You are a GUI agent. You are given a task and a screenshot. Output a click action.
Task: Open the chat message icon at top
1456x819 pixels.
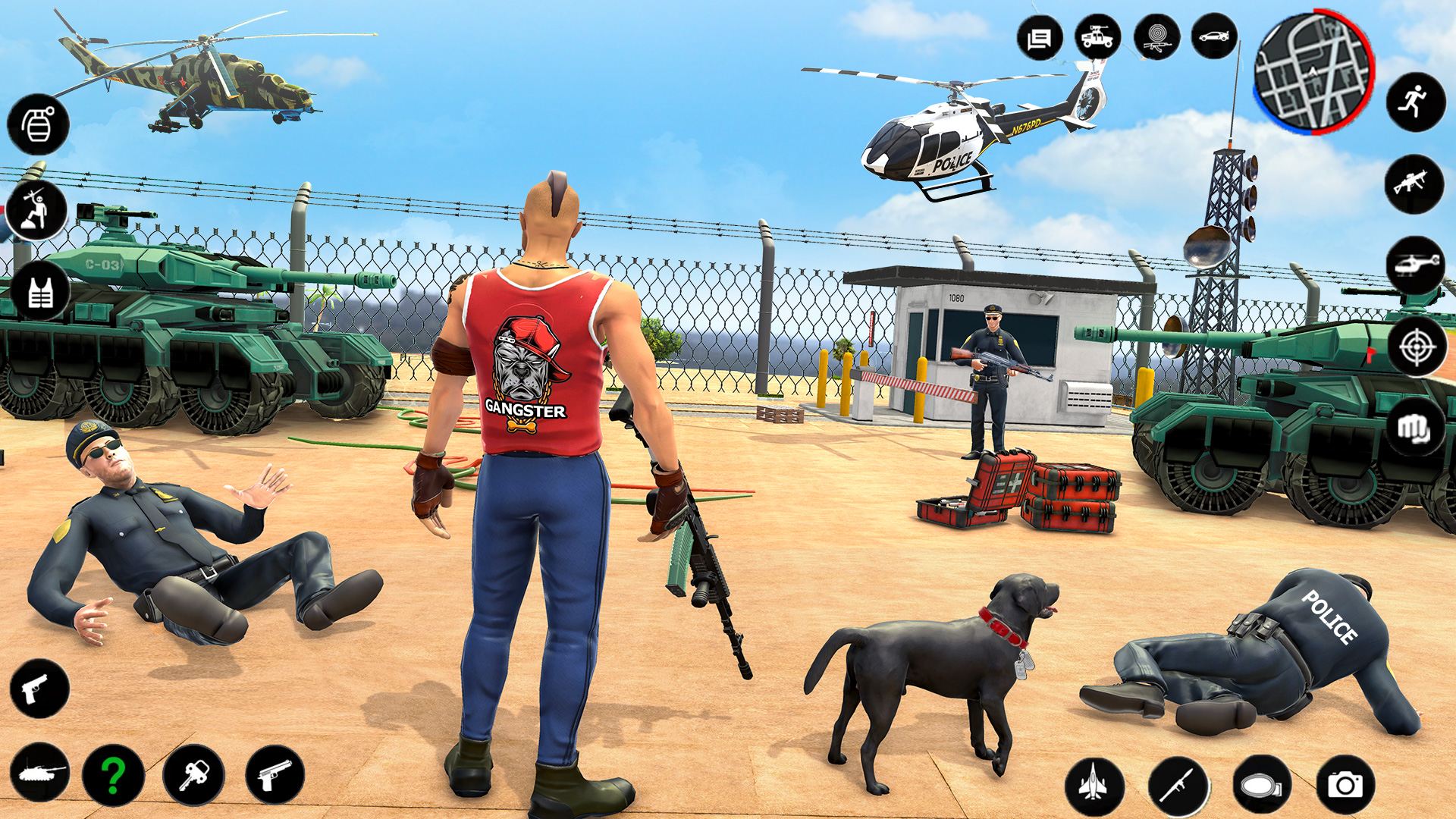click(x=1039, y=36)
